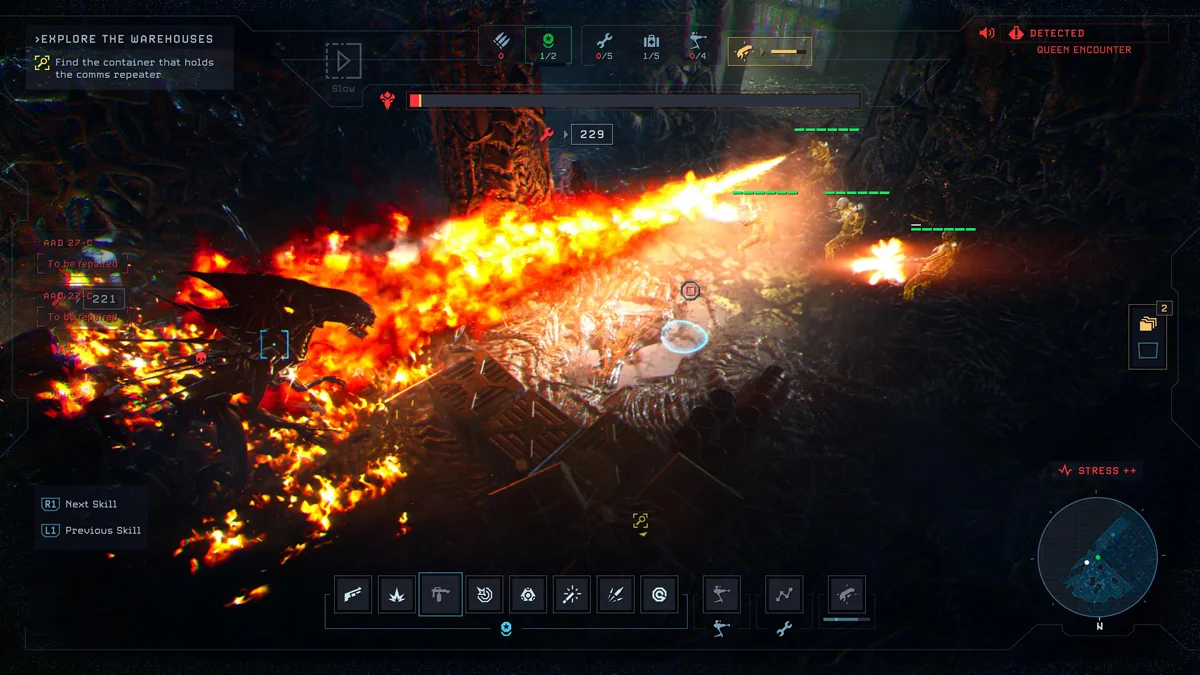Select the sentry gun count icon at the top
Viewport: 1200px width, 675px height.
tap(697, 45)
